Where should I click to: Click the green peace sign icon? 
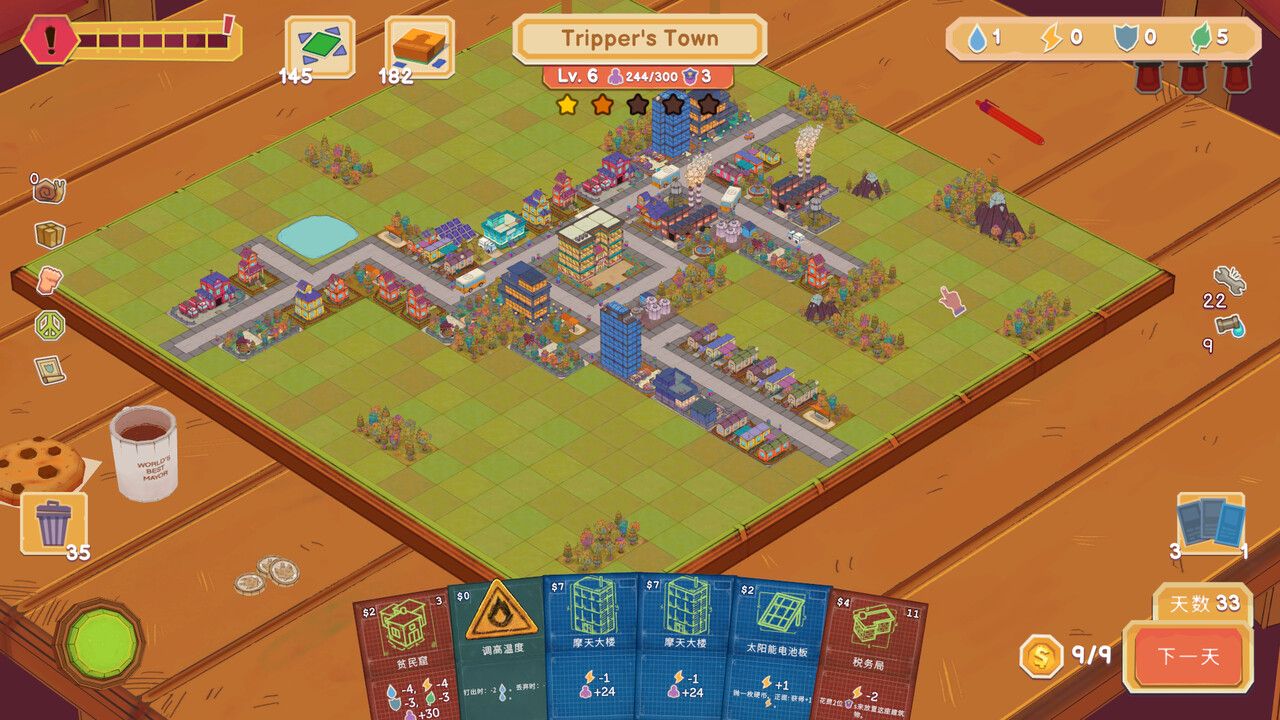click(49, 325)
